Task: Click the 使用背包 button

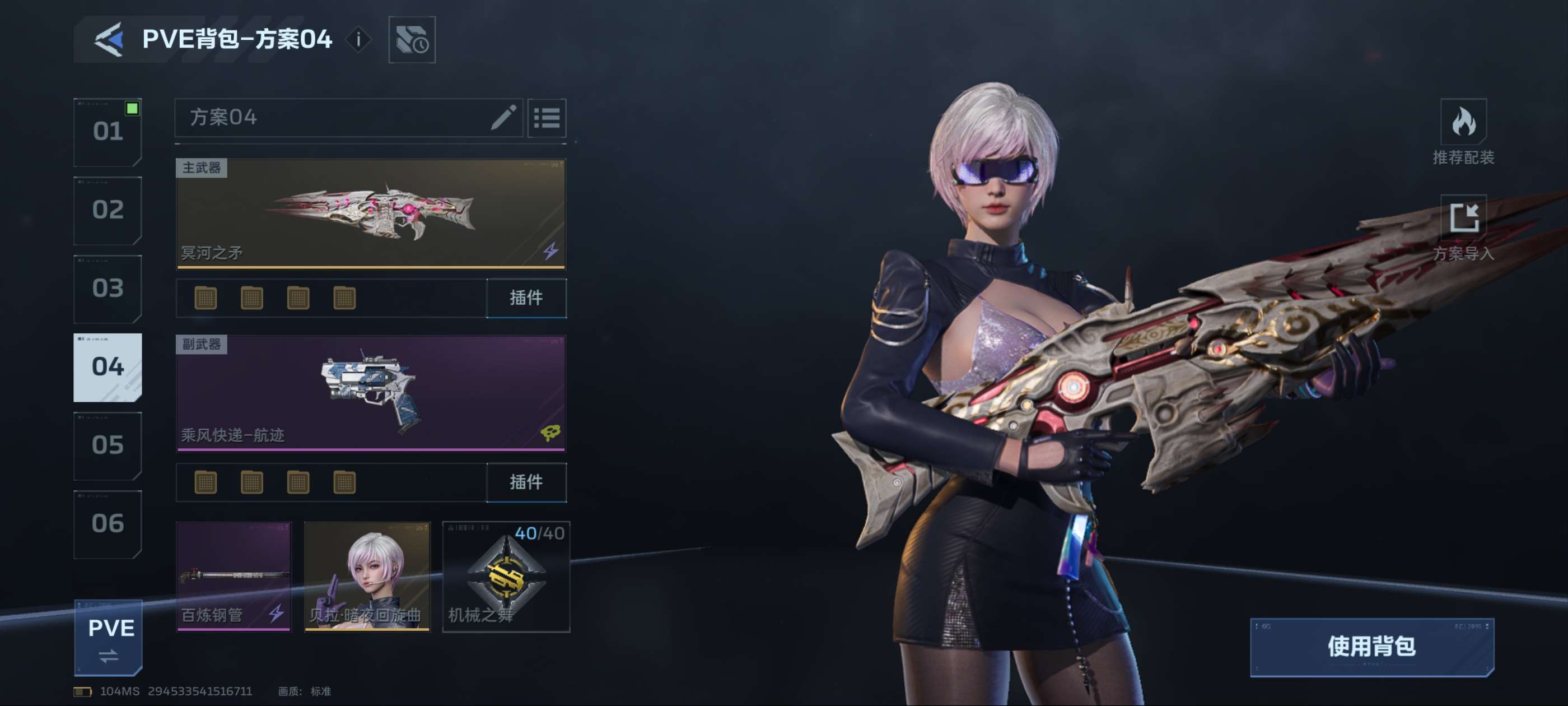Action: (x=1371, y=647)
